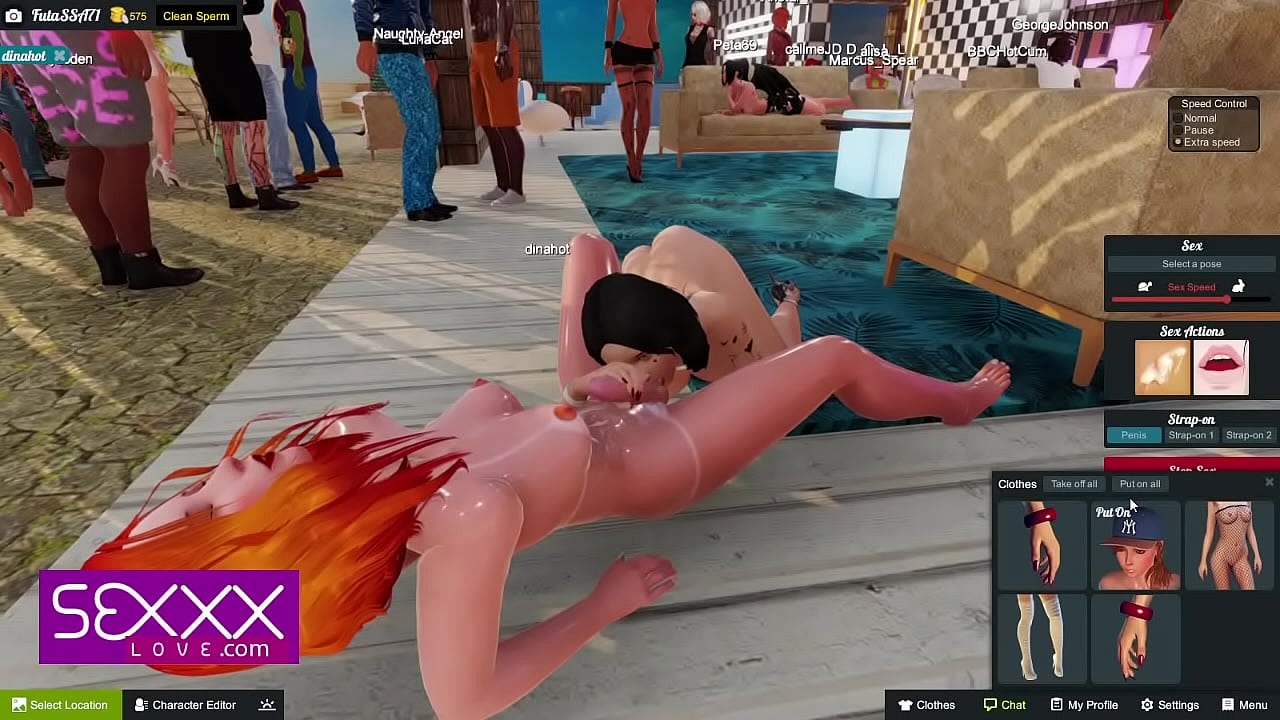Open the Select a pose picker
Viewport: 1280px width, 720px height.
point(1191,263)
